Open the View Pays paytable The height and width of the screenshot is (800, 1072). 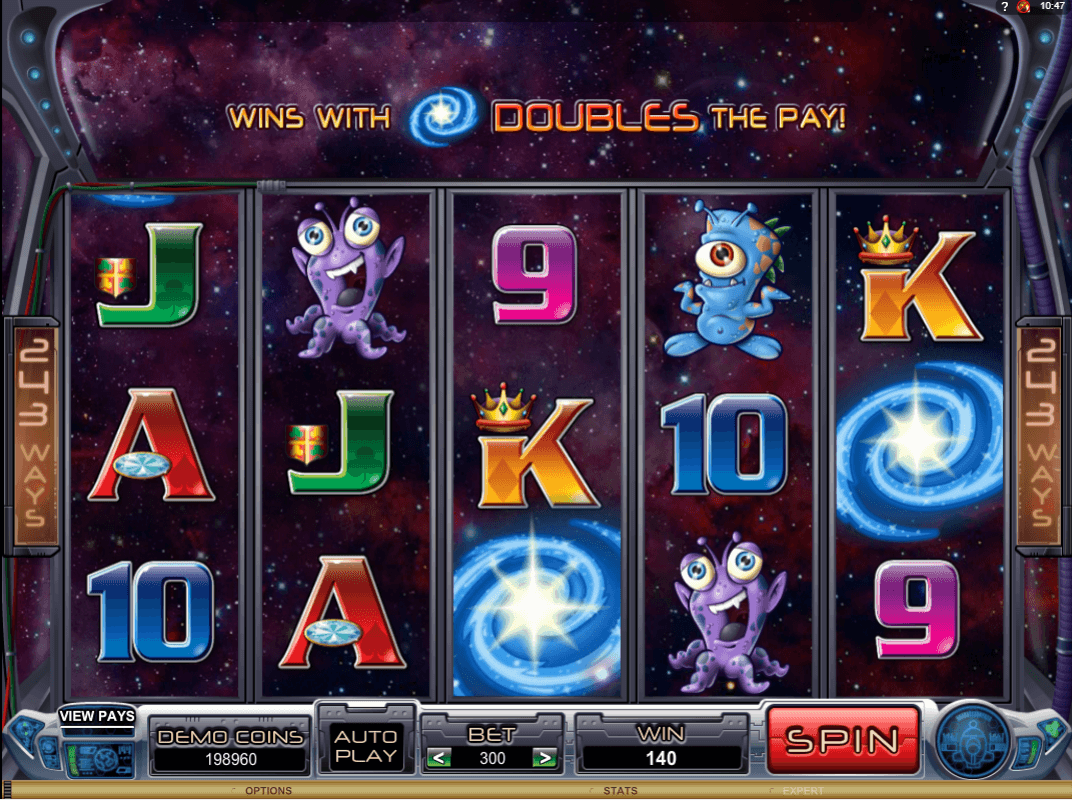pos(97,716)
